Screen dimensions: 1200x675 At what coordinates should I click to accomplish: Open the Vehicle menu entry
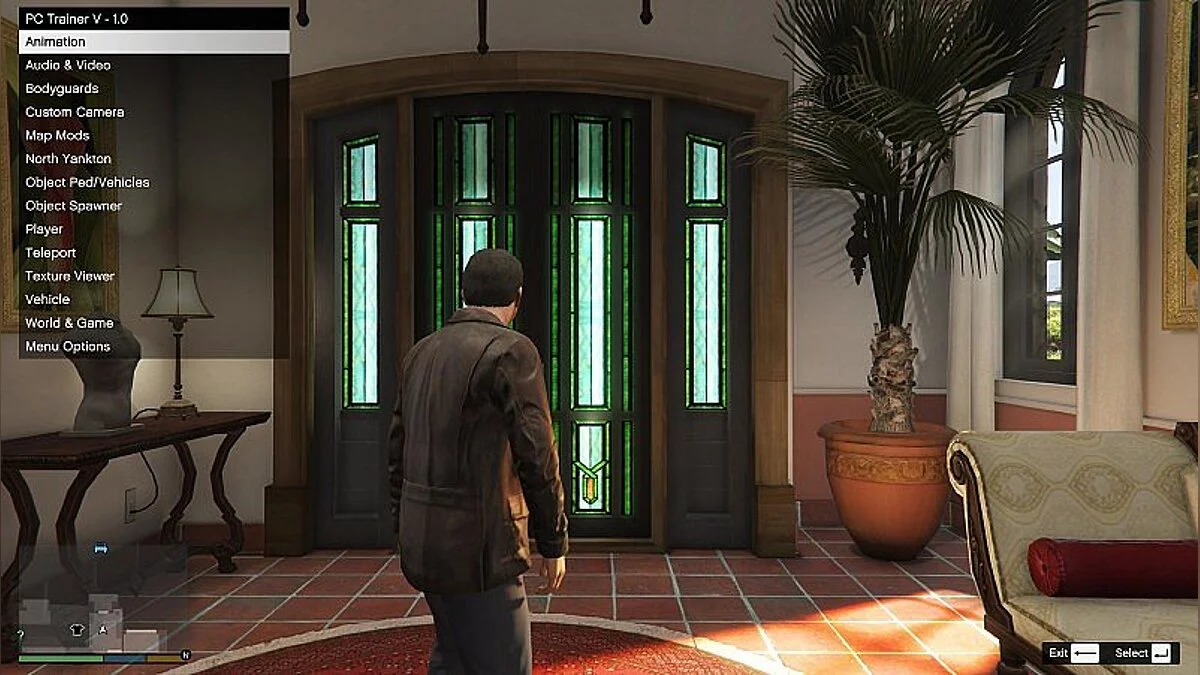48,299
